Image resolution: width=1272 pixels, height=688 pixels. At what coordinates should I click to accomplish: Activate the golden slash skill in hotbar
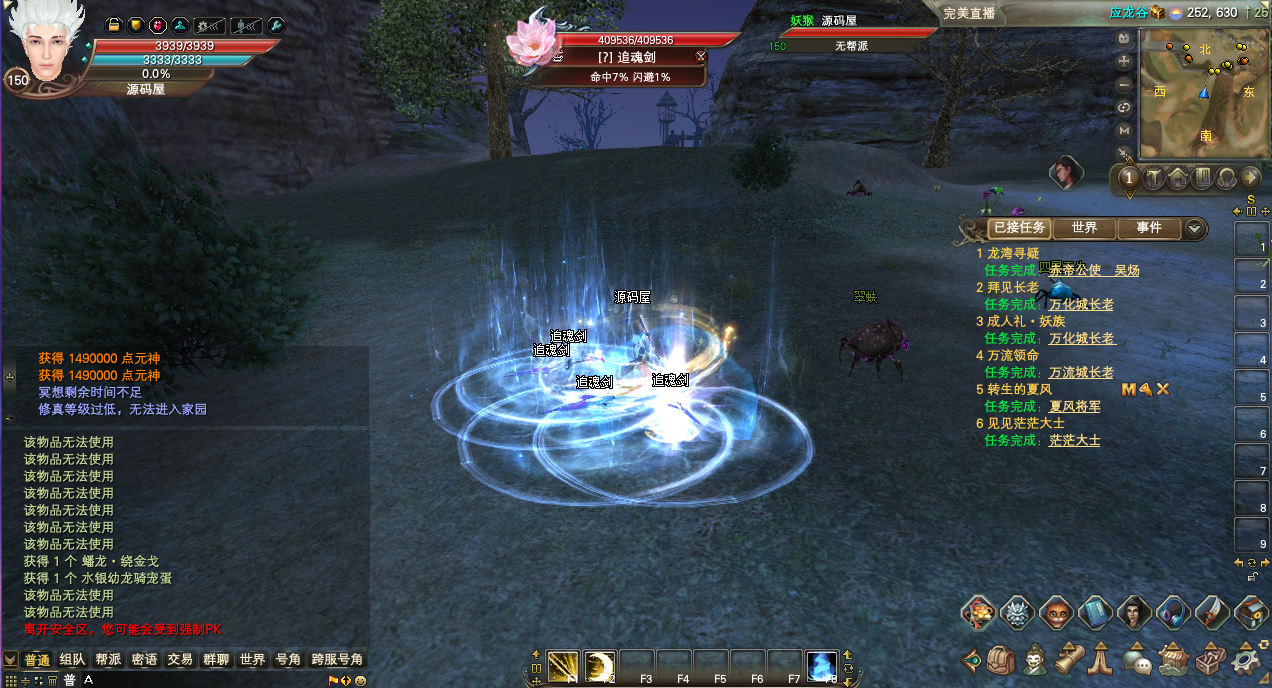pyautogui.click(x=563, y=665)
